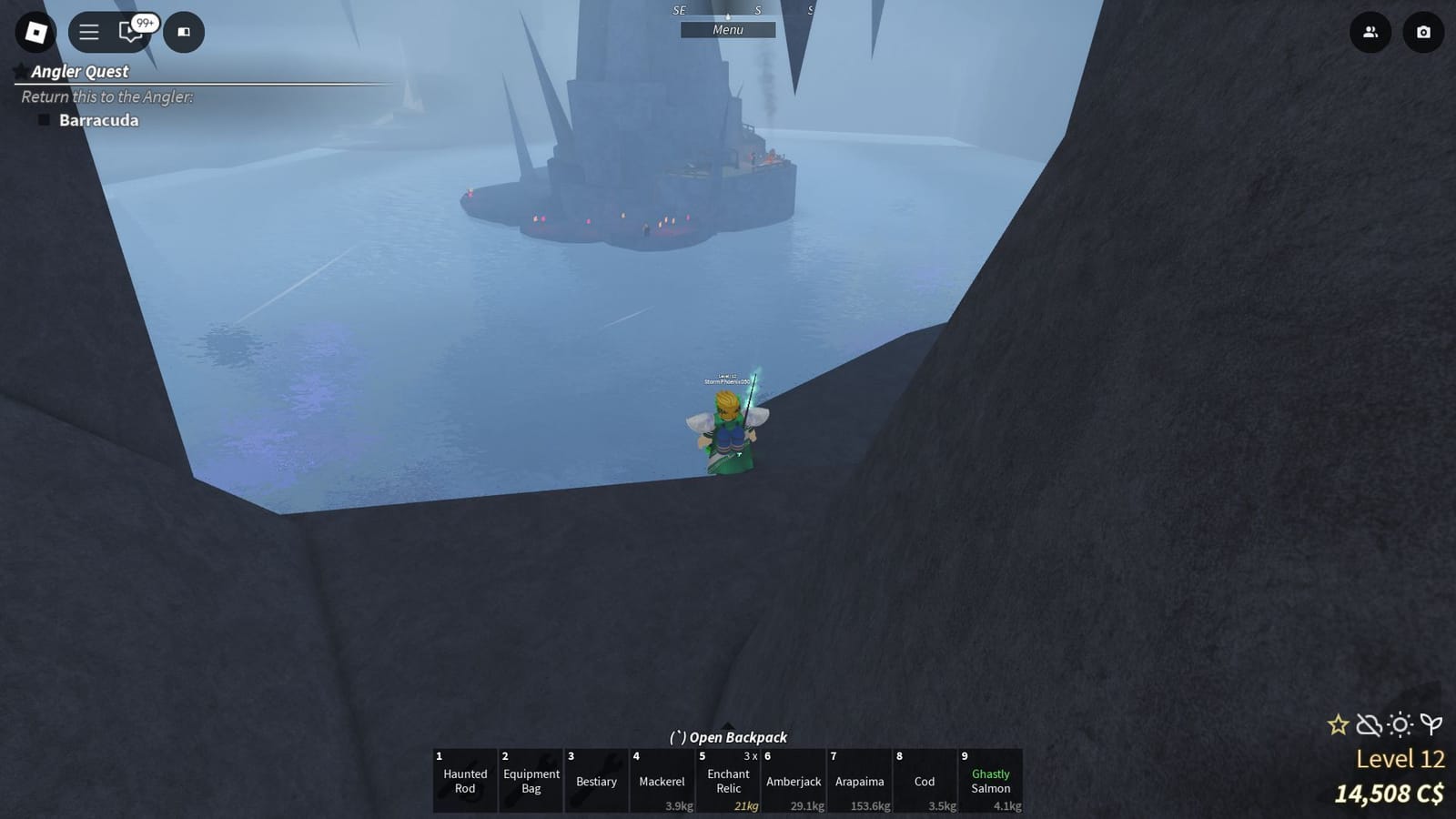Screen dimensions: 1456x819
Task: Open the Equipment Bag in slot 2
Action: pyautogui.click(x=531, y=781)
